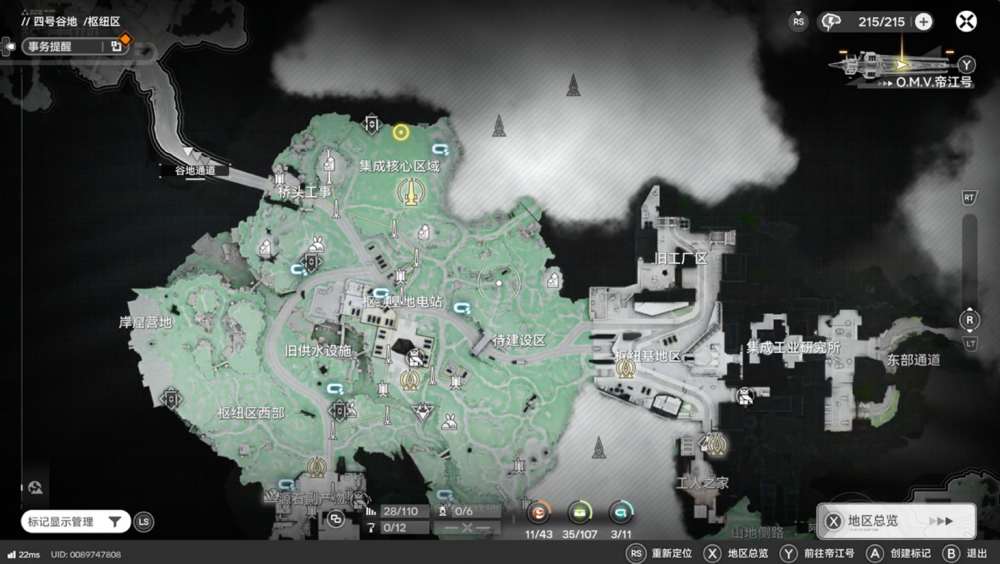Viewport: 1000px width, 564px height.
Task: Click the green collectible counter showing 35/107
Action: [x=580, y=512]
